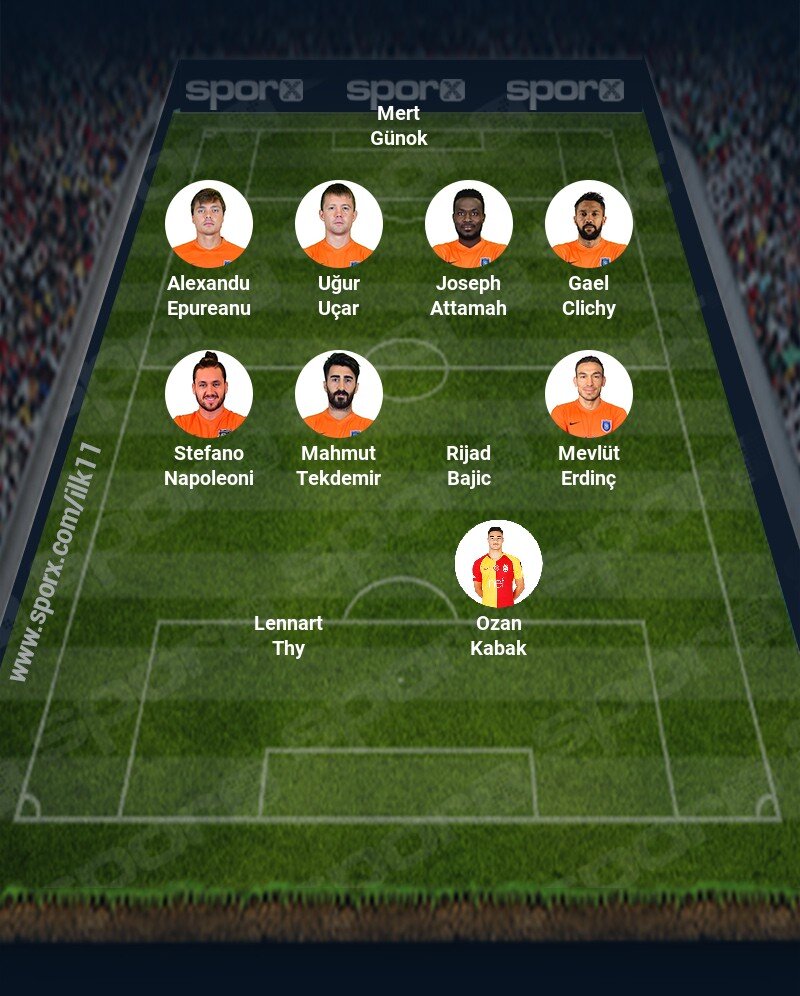
Task: Click Stefano Napoleoni's player portrait
Action: tap(208, 394)
